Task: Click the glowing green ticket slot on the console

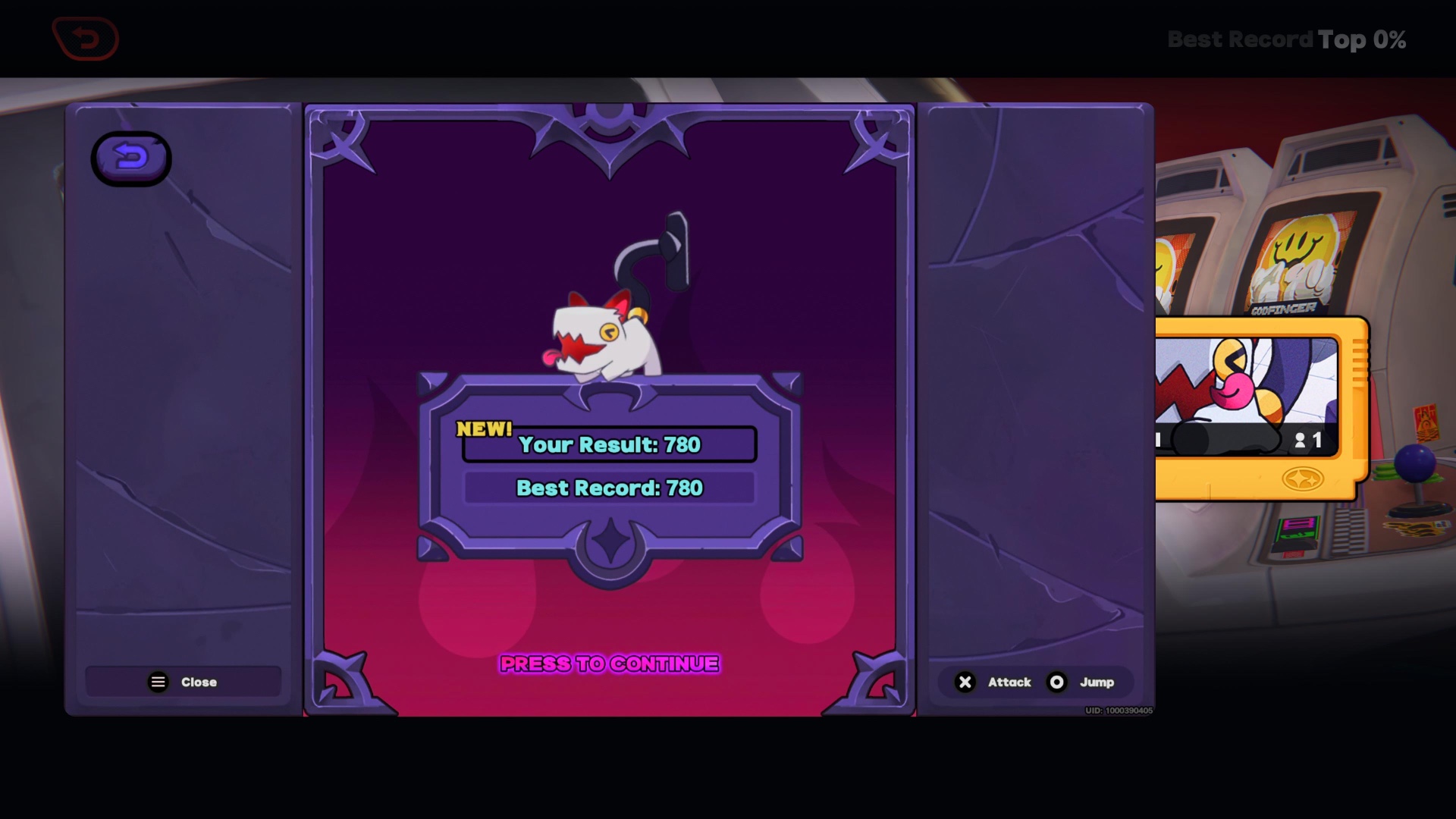Action: (x=1296, y=528)
